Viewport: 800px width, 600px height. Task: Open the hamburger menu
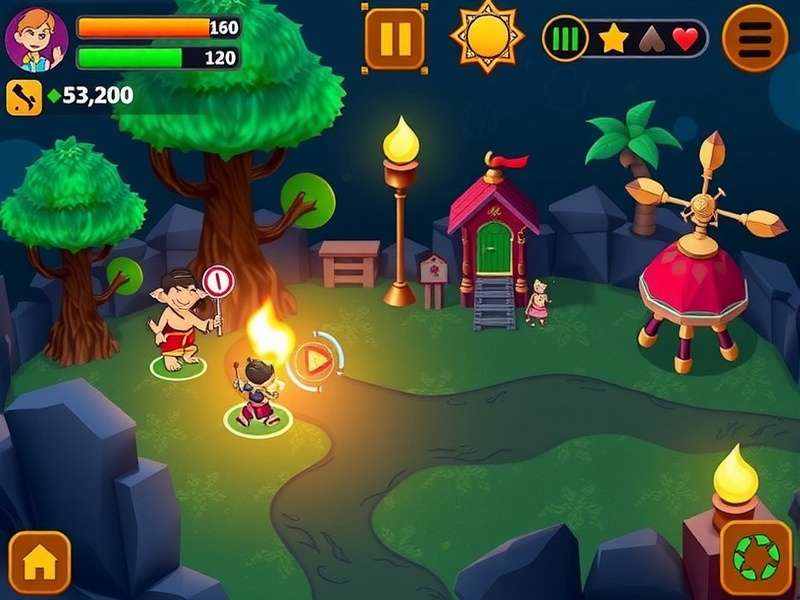pos(755,38)
